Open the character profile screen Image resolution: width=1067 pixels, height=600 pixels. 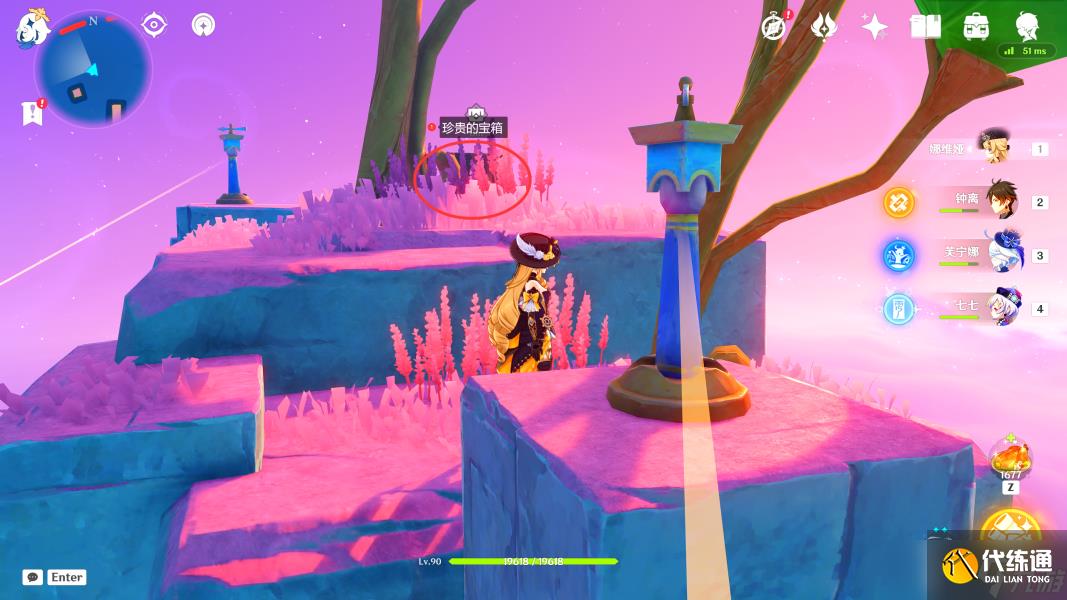click(x=1027, y=25)
